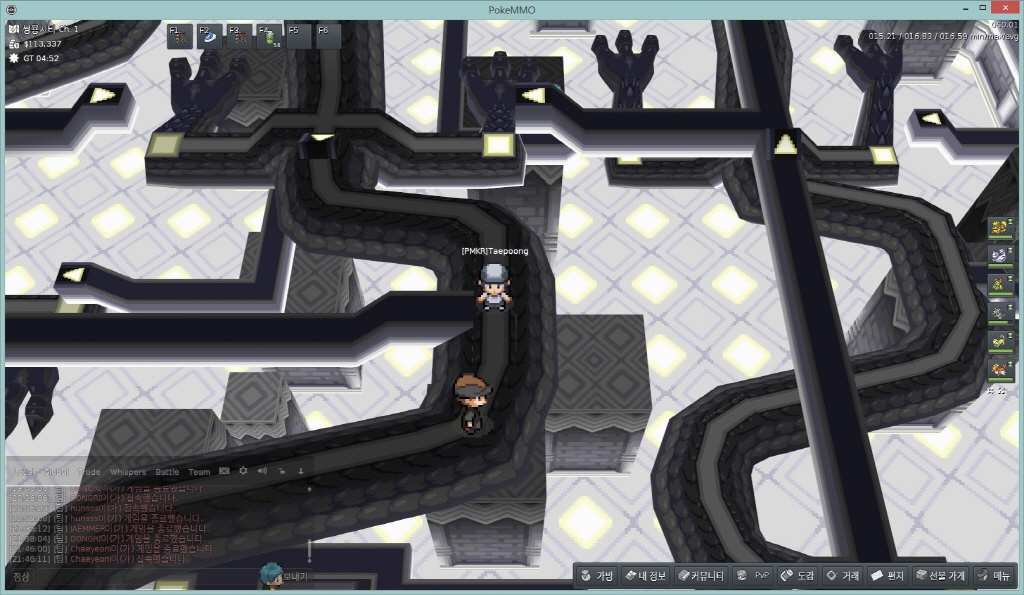Switch to the Battle chat tab
Screen dimensions: 1024x595
[167, 471]
